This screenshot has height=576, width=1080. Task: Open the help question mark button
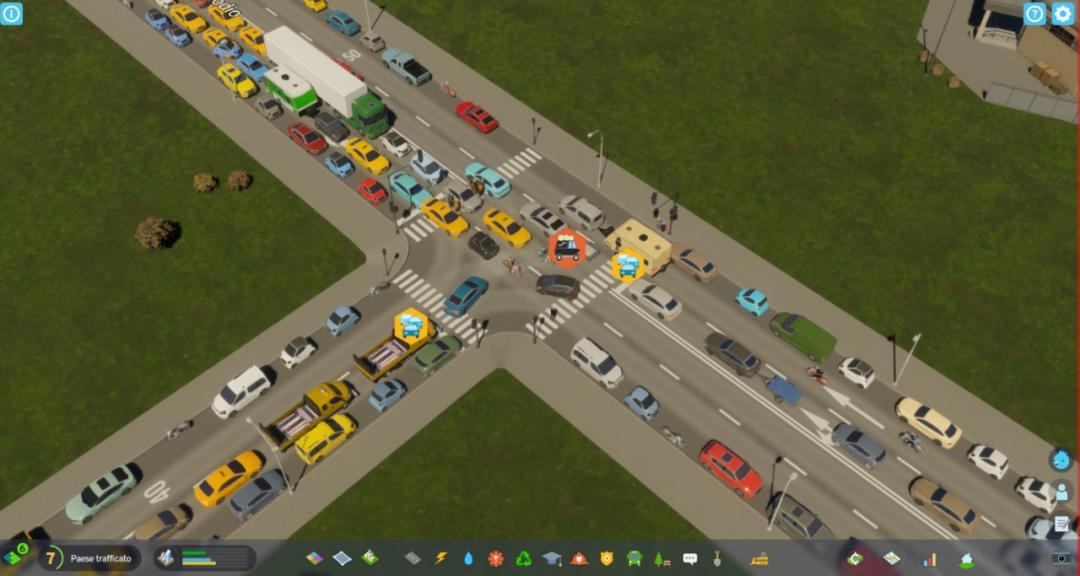(1034, 13)
